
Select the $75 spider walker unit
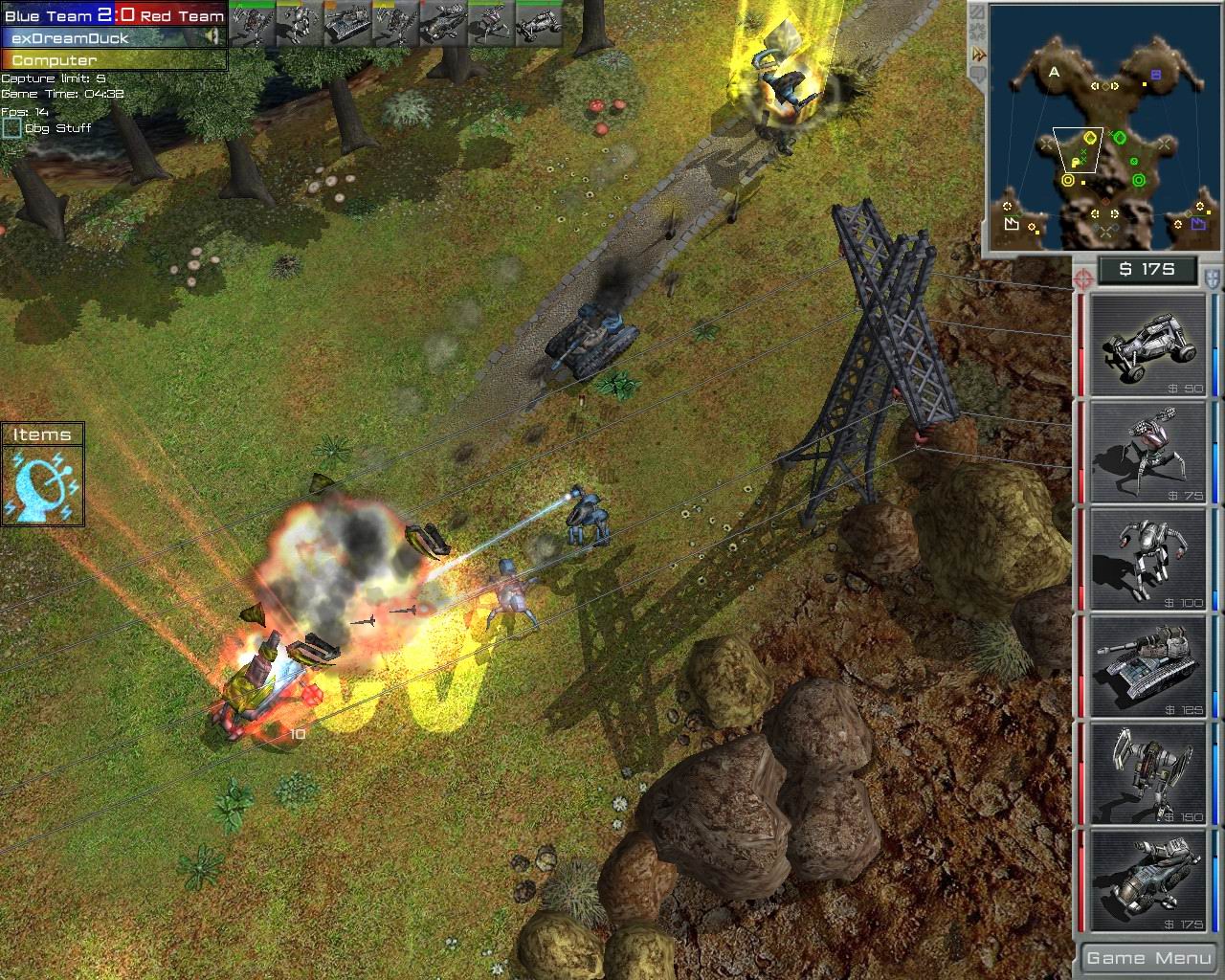tap(1146, 450)
